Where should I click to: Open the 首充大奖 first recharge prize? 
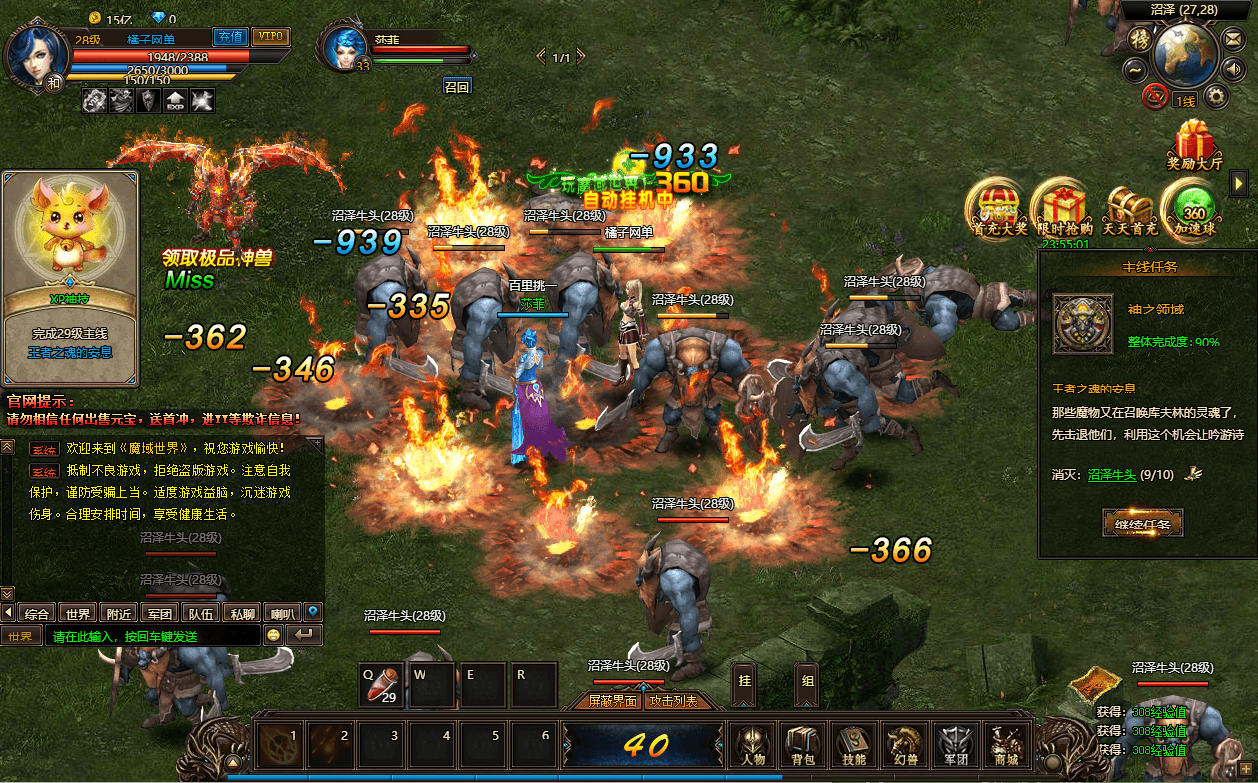(x=998, y=208)
